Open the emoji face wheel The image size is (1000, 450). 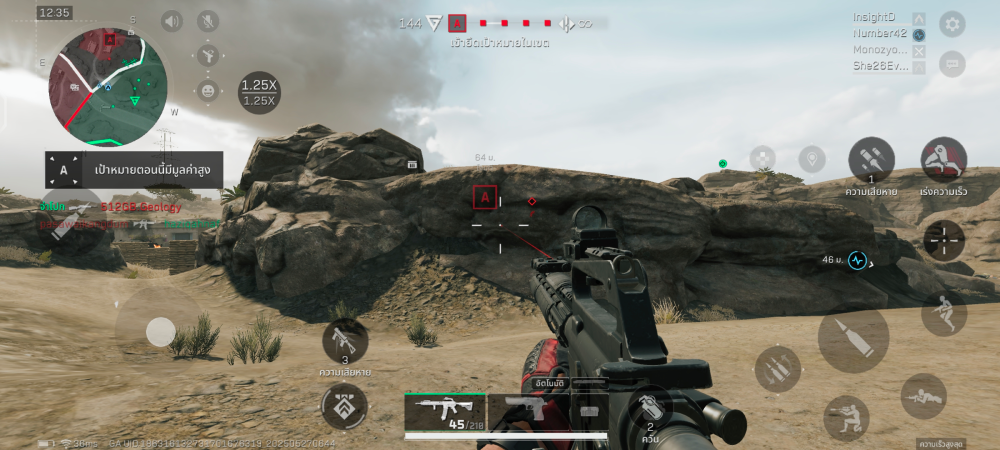[208, 90]
